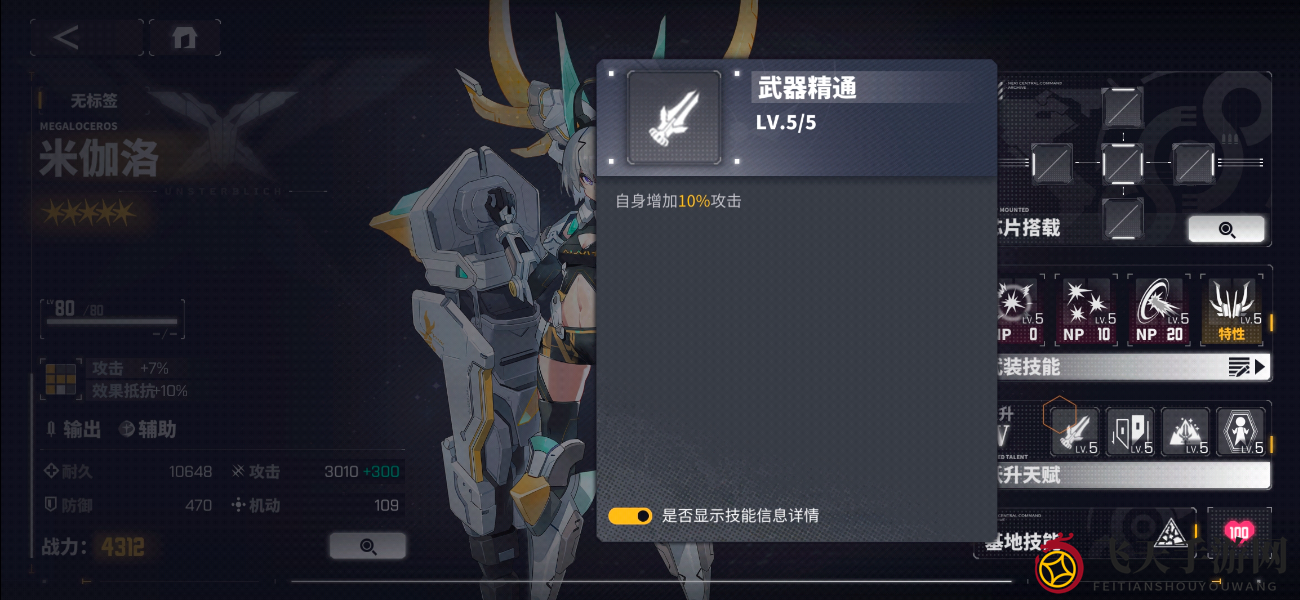The width and height of the screenshot is (1300, 600).
Task: Go back with the arrow button
Action: 67,38
